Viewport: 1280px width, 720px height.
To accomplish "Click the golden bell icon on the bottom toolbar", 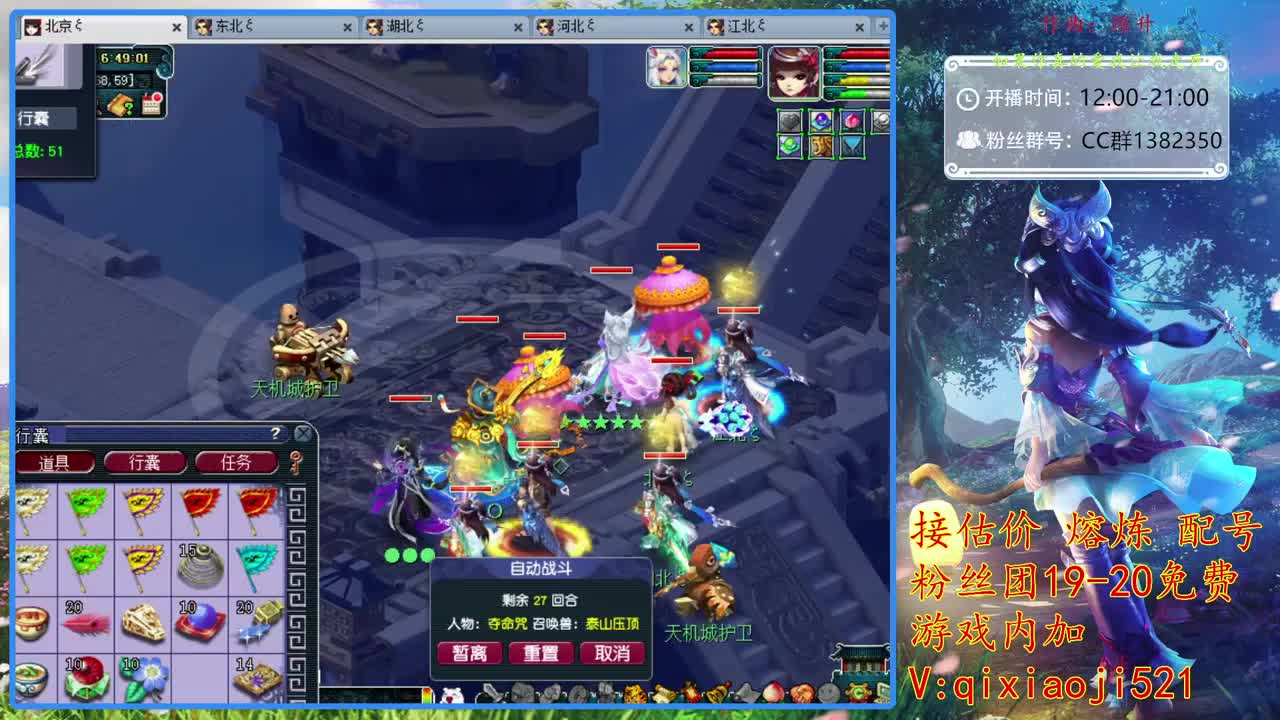I will click(716, 693).
